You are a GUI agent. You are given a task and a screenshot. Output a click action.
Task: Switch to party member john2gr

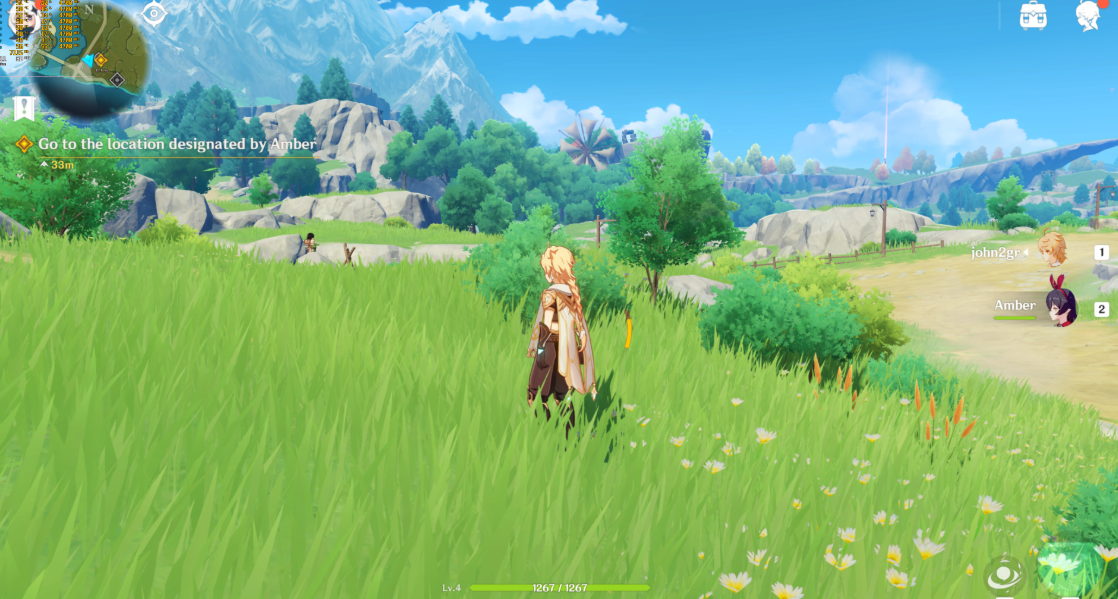coord(1050,251)
